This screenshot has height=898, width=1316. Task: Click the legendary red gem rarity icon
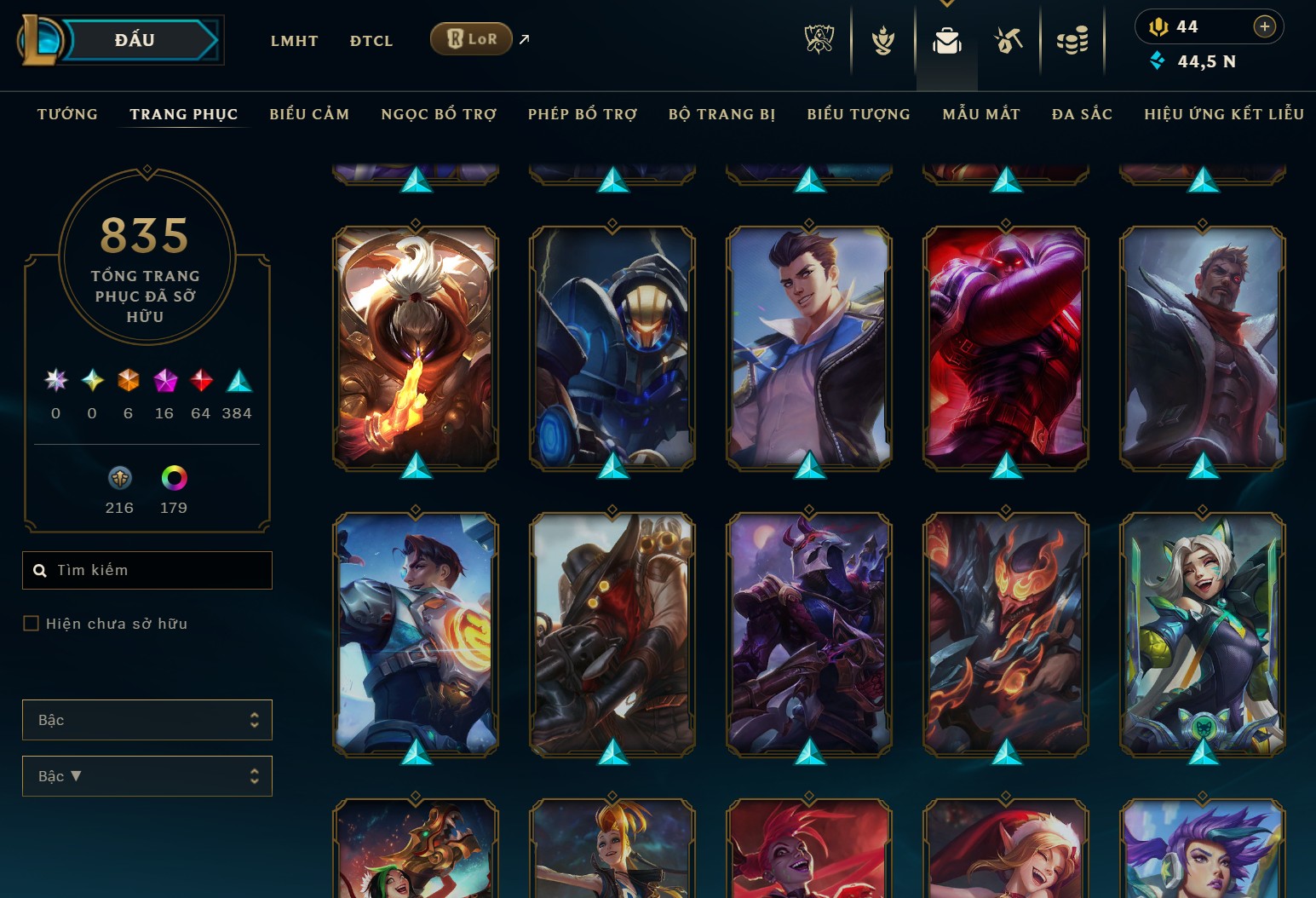pyautogui.click(x=201, y=382)
